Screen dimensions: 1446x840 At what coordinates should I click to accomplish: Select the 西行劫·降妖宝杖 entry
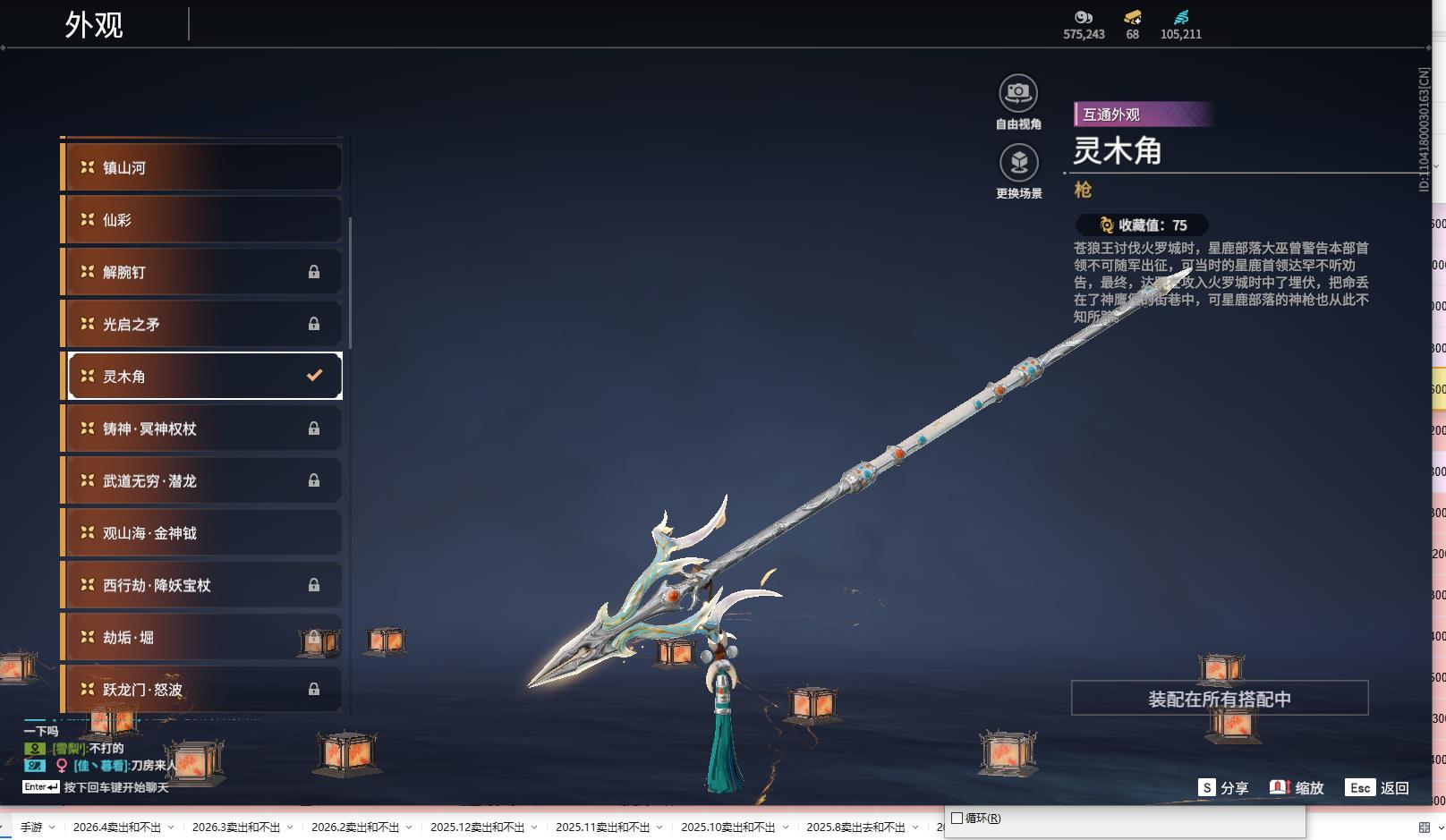pyautogui.click(x=202, y=585)
